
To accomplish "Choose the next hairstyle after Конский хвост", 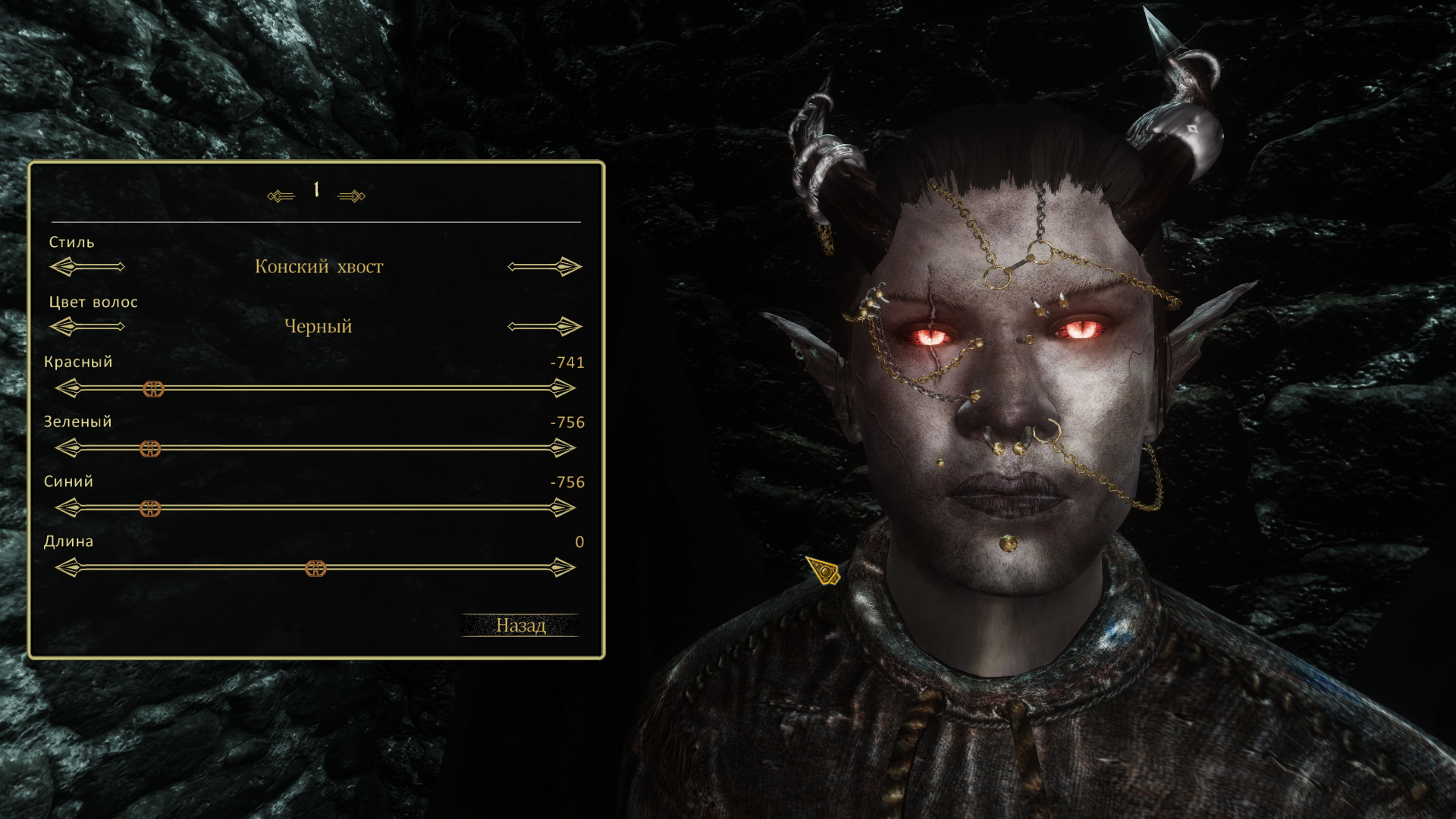I will coord(544,267).
